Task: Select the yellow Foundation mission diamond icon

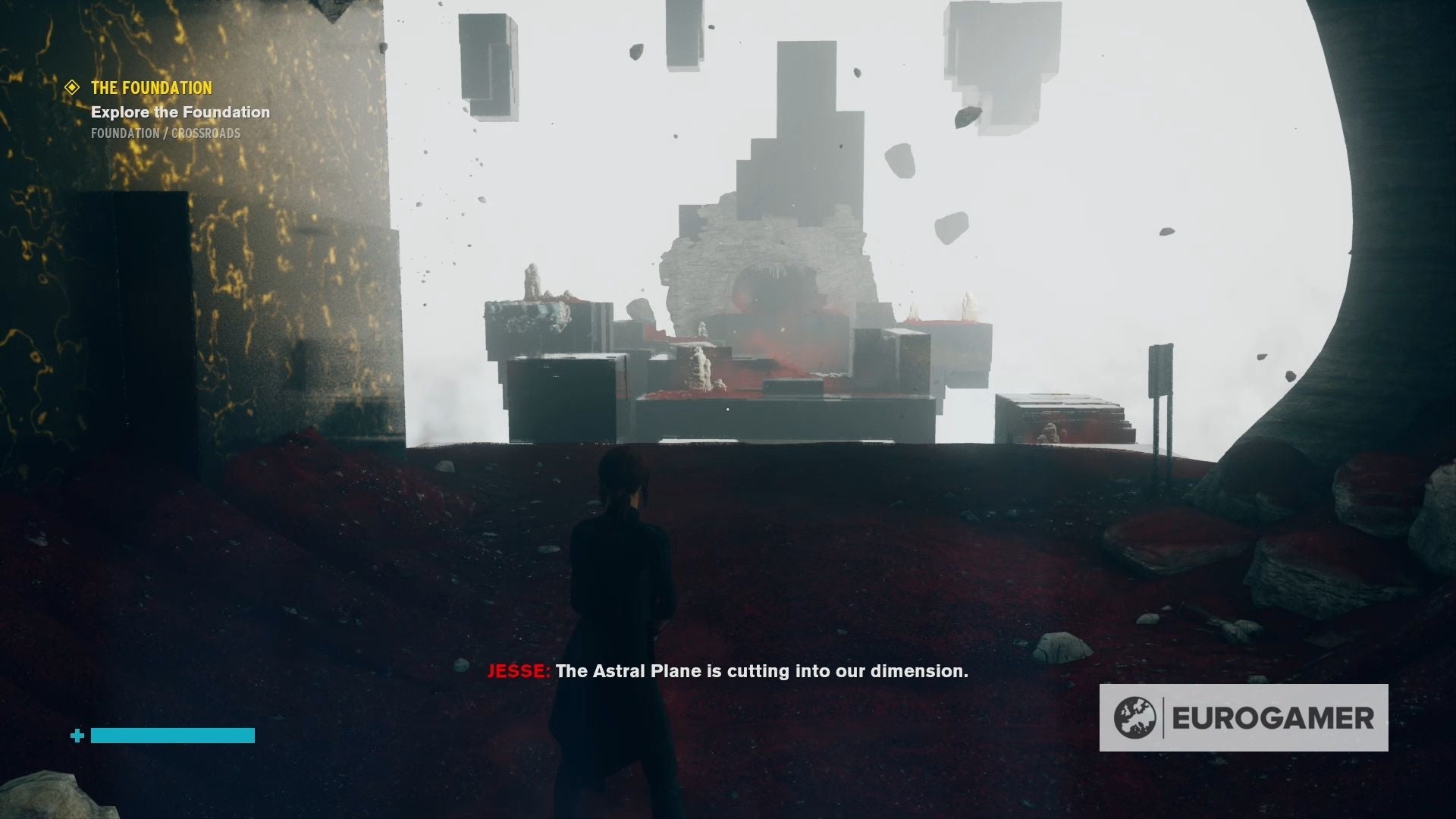Action: point(72,88)
